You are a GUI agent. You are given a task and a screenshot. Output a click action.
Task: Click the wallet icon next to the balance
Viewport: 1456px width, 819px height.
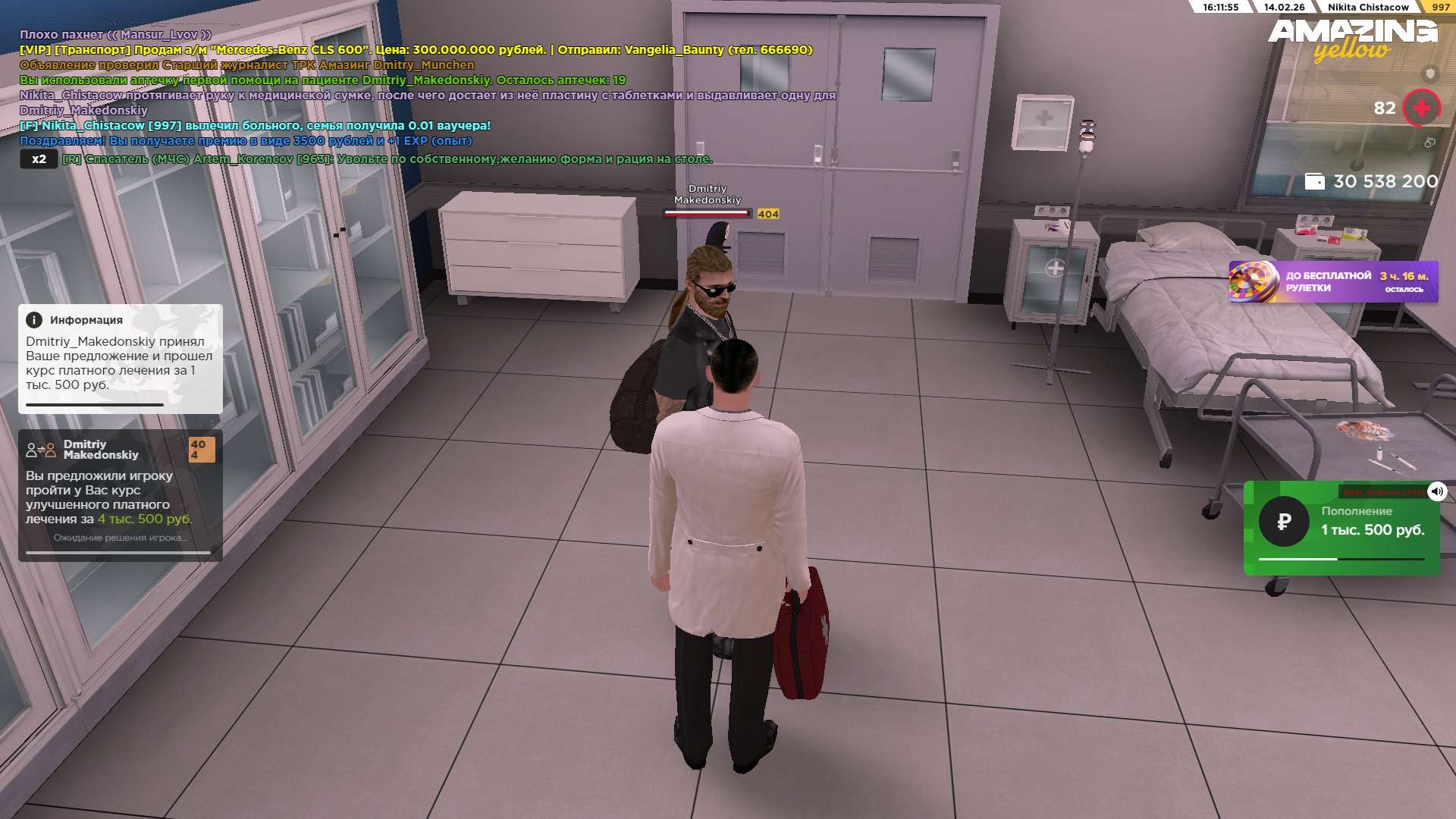(1314, 181)
